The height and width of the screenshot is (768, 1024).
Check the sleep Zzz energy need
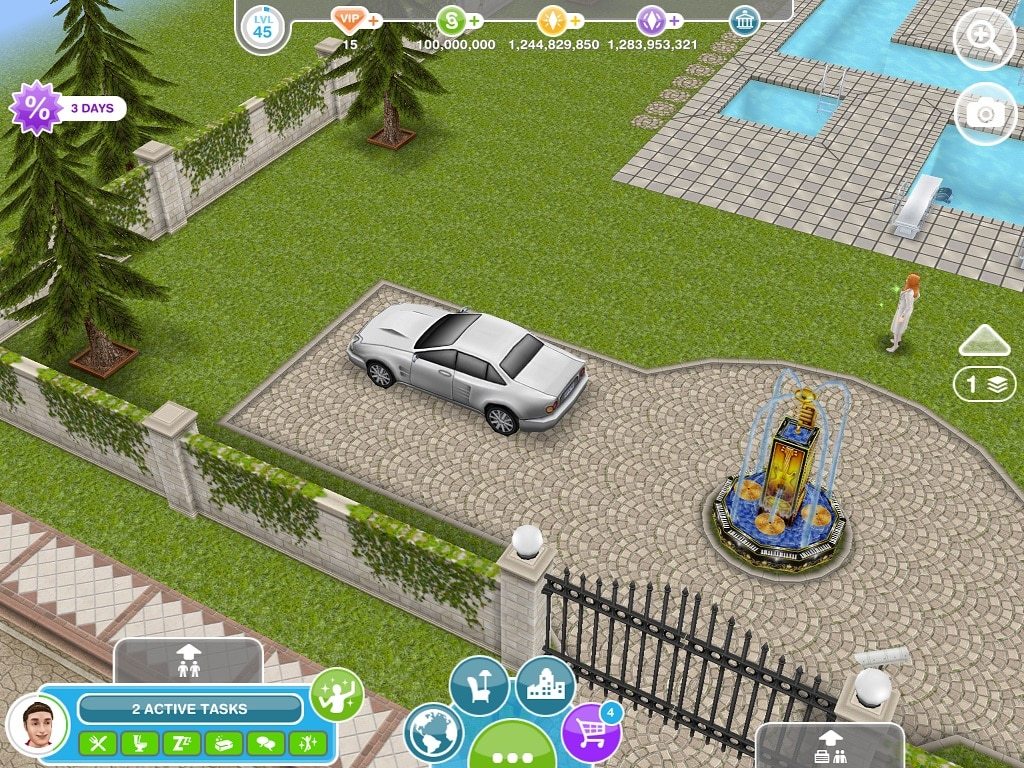[x=182, y=743]
